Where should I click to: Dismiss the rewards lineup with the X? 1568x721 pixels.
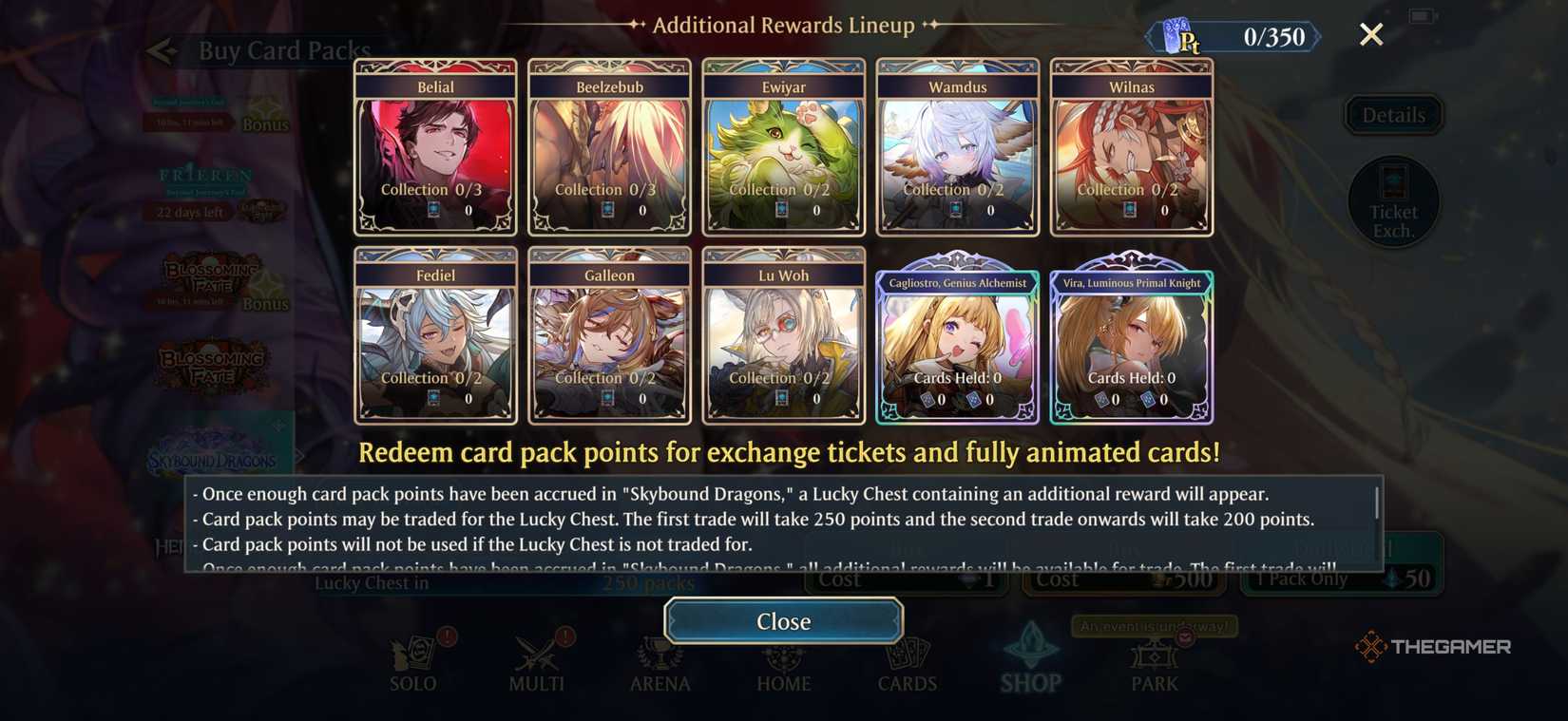pyautogui.click(x=1371, y=34)
